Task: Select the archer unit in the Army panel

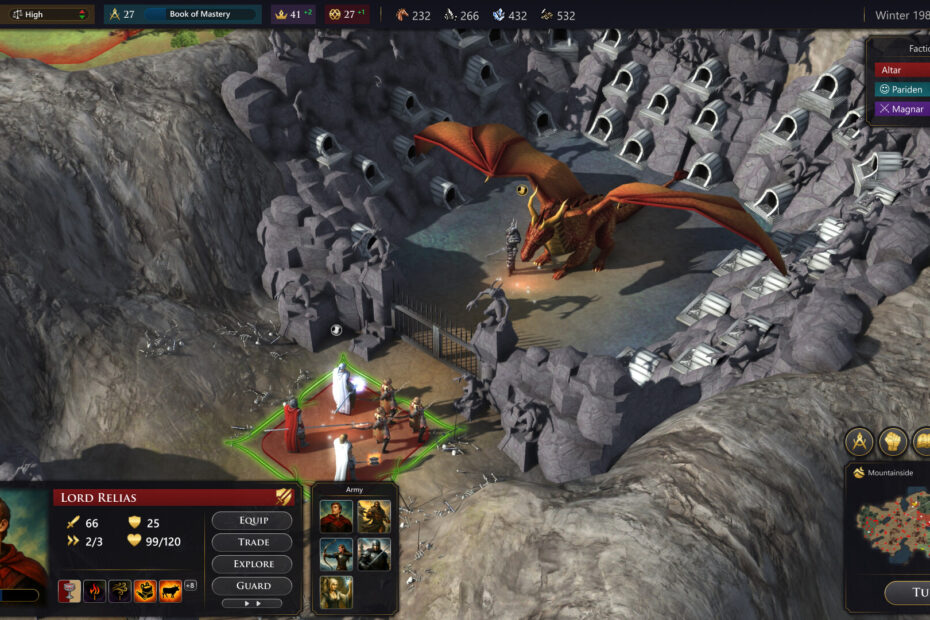Action: [x=336, y=553]
